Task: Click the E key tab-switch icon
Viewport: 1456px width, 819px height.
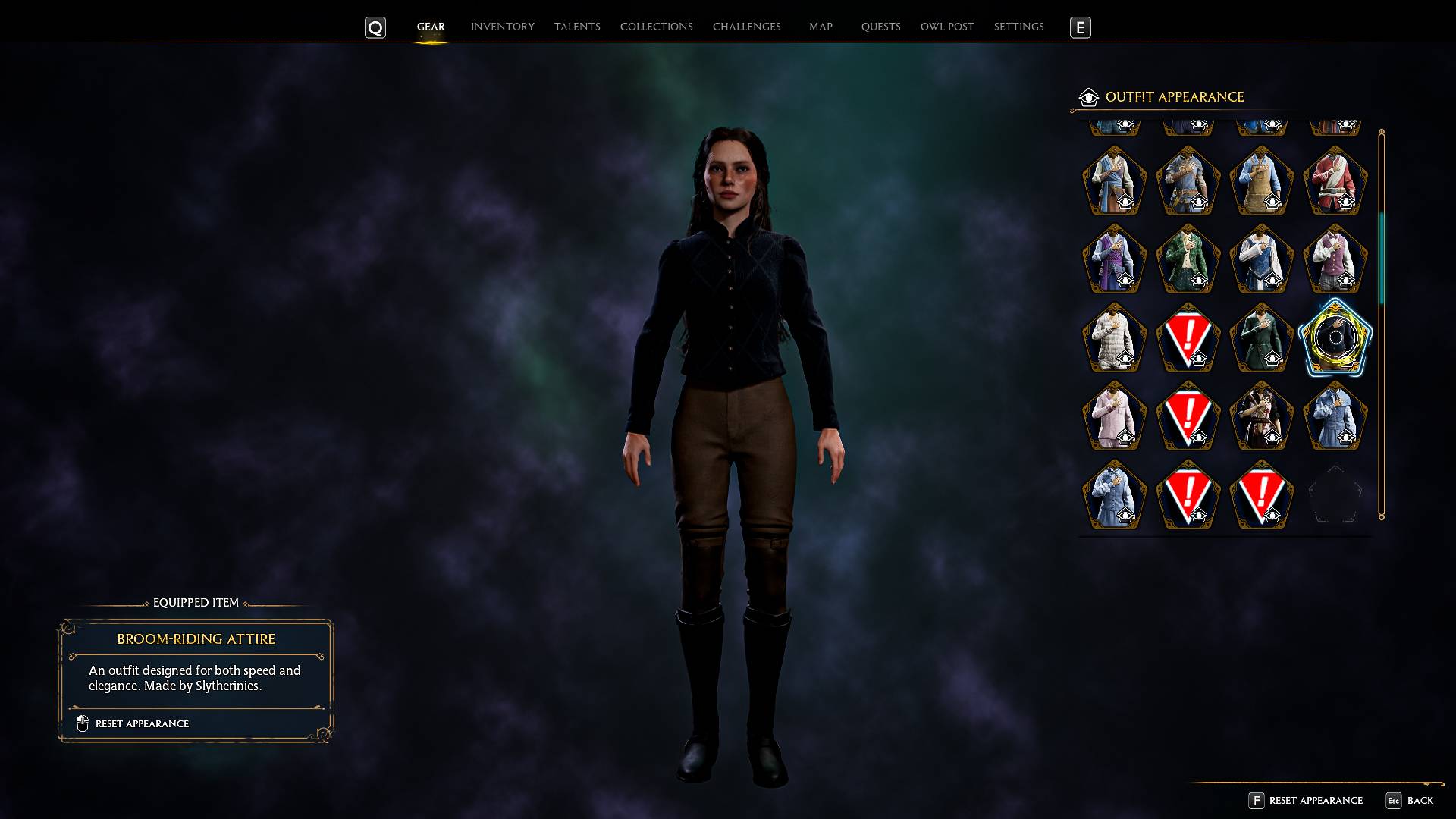Action: click(x=1080, y=27)
